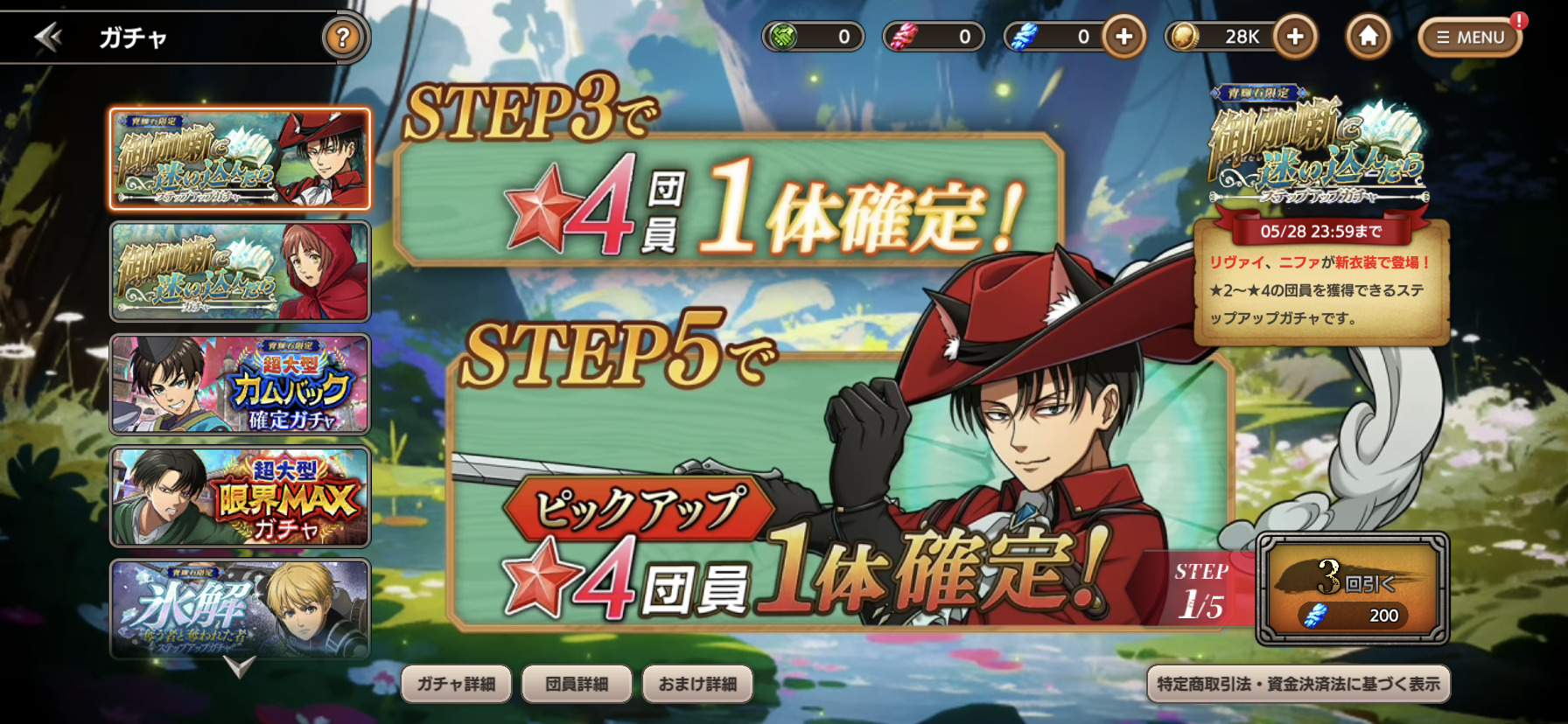
Task: Select the Levi red hat gacha banner
Action: 240,159
